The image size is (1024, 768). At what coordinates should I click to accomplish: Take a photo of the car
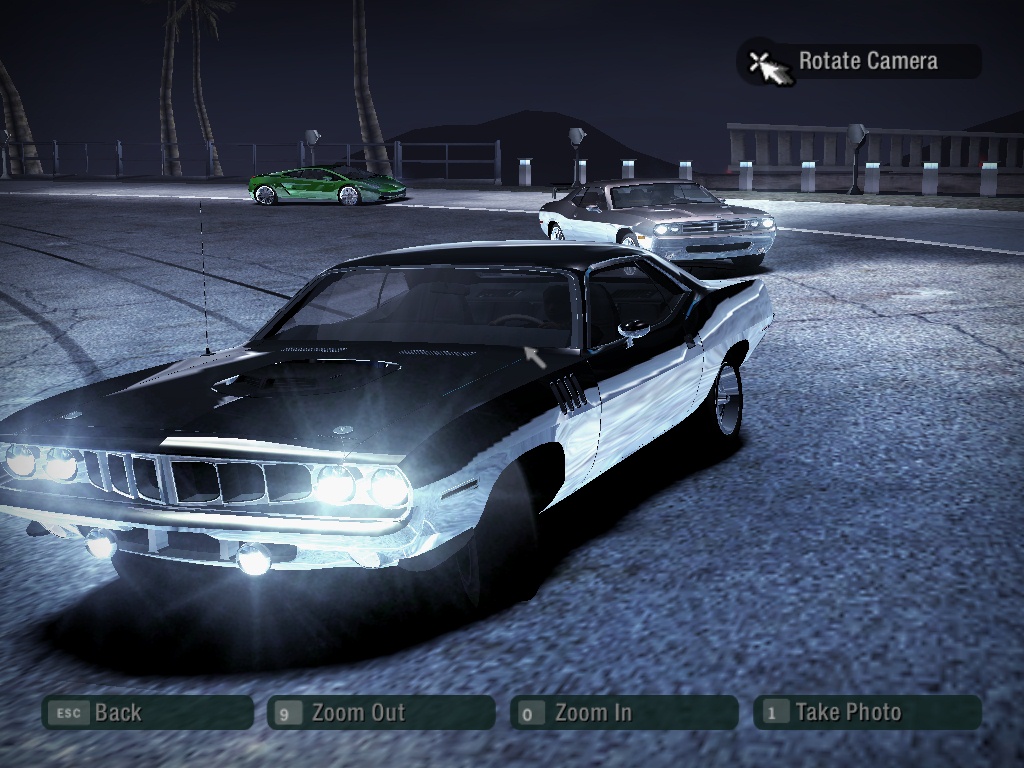866,713
